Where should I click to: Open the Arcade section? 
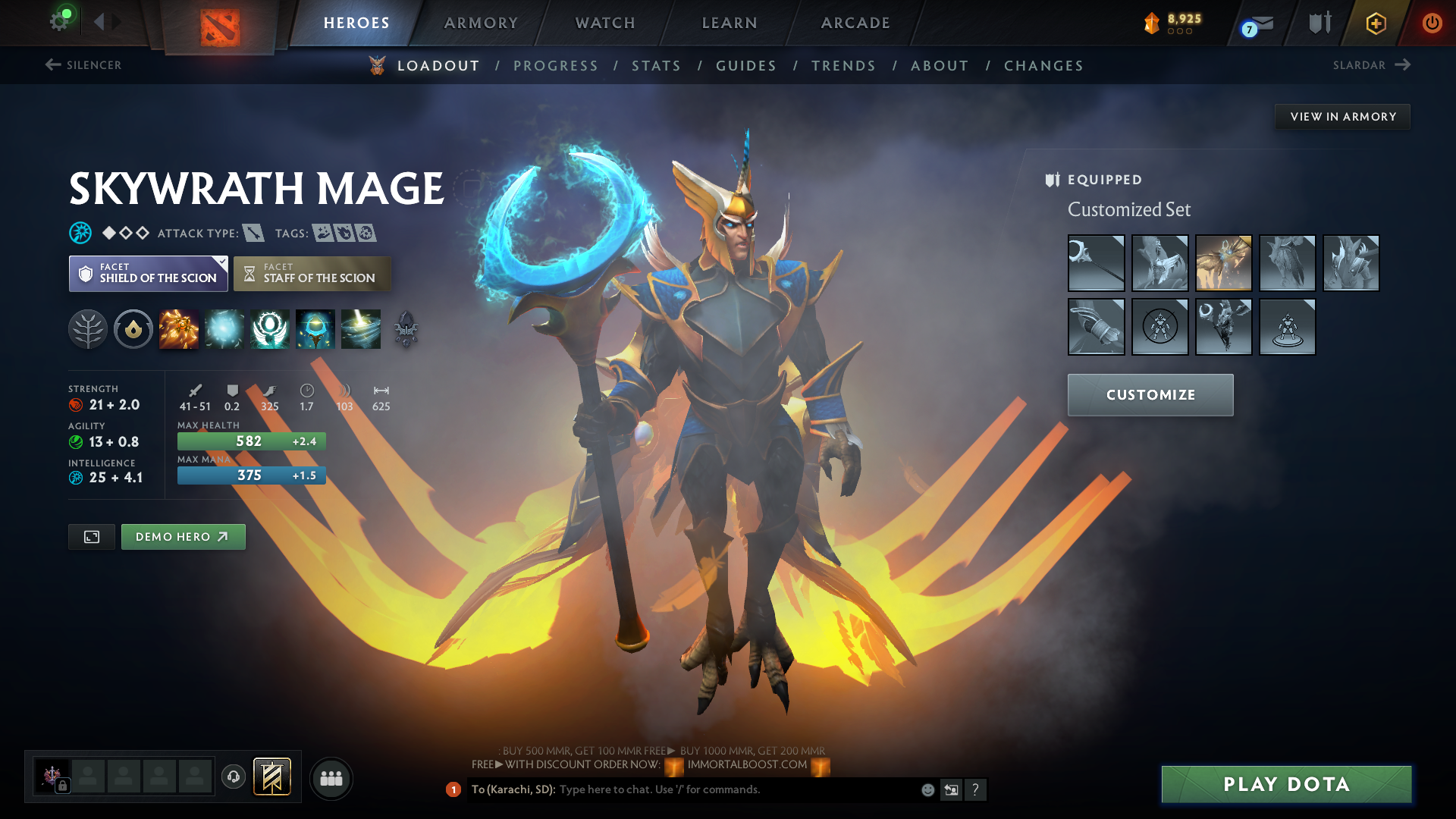[855, 23]
